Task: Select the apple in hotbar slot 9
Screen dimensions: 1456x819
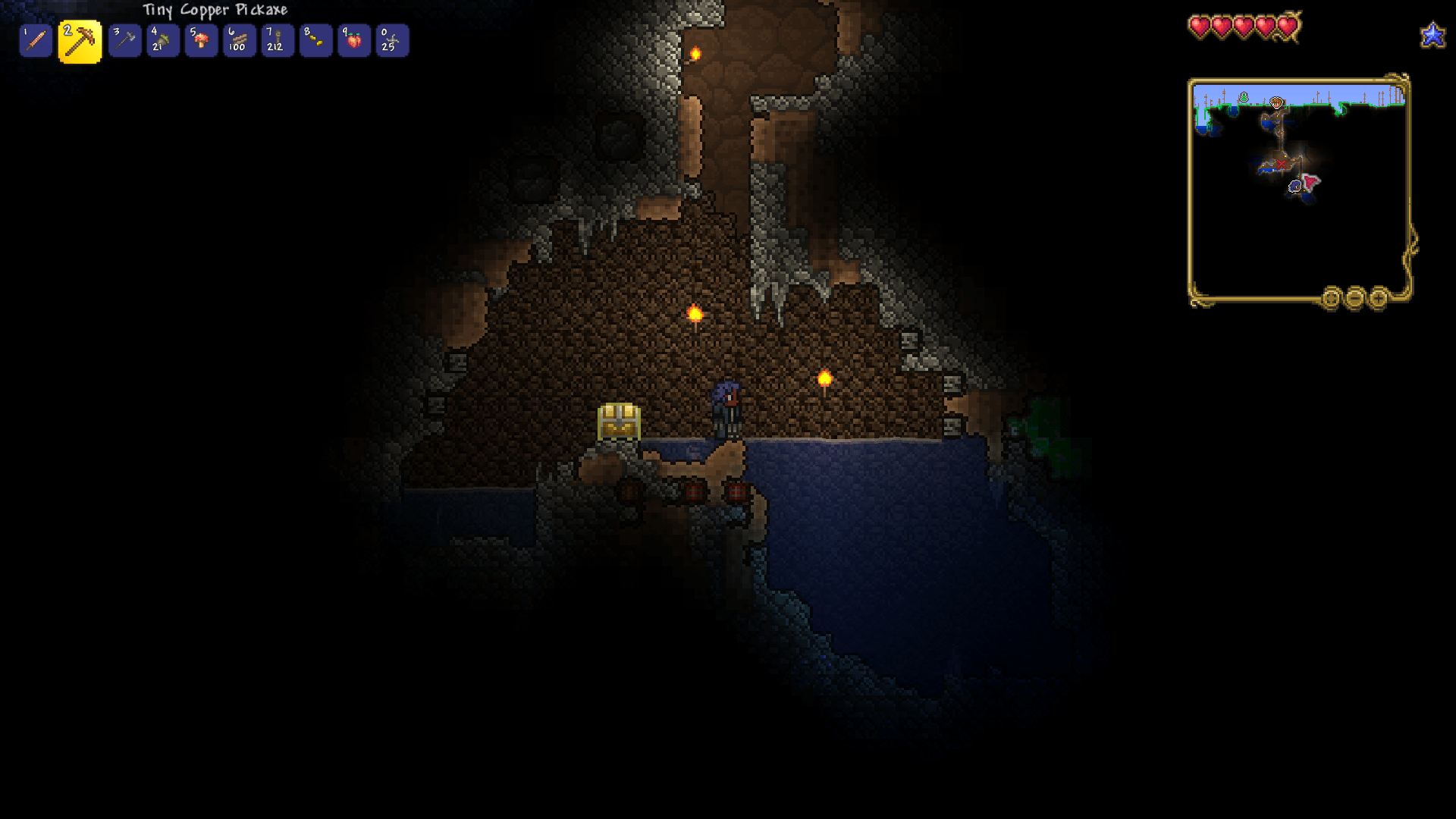Action: point(354,41)
